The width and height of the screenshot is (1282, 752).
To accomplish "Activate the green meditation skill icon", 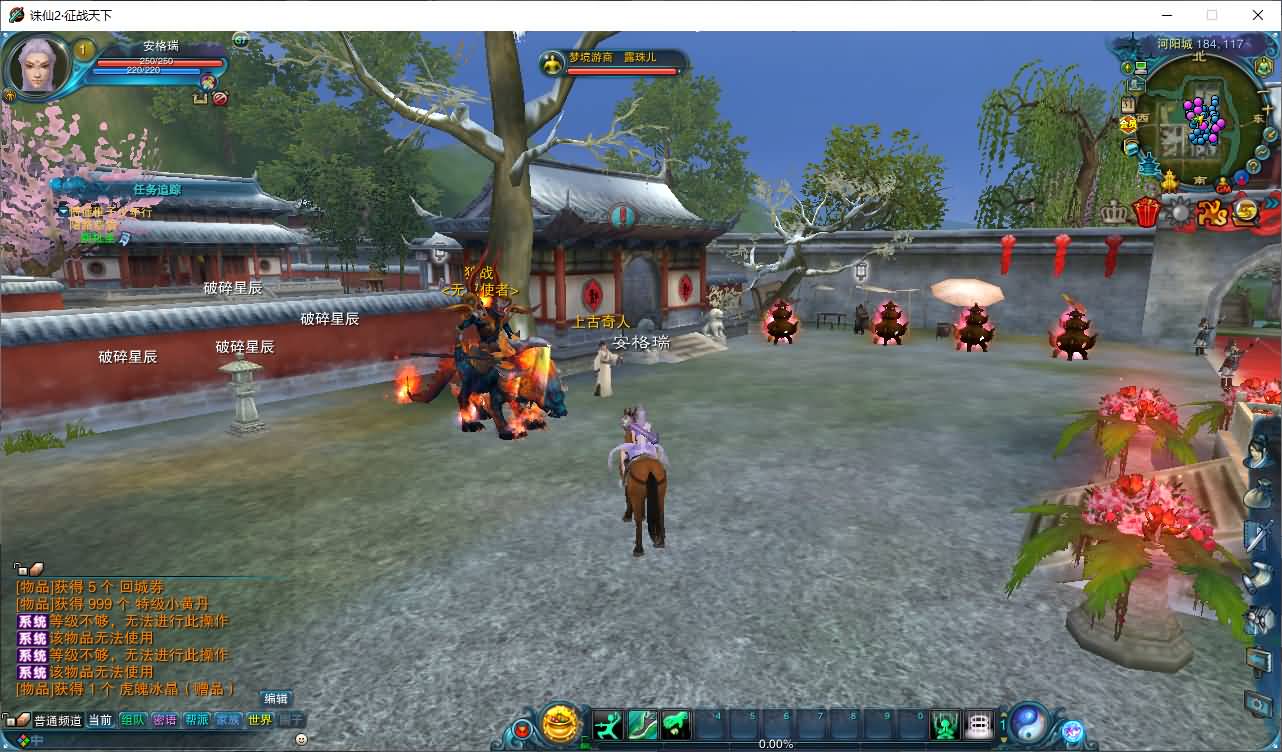I will (945, 724).
